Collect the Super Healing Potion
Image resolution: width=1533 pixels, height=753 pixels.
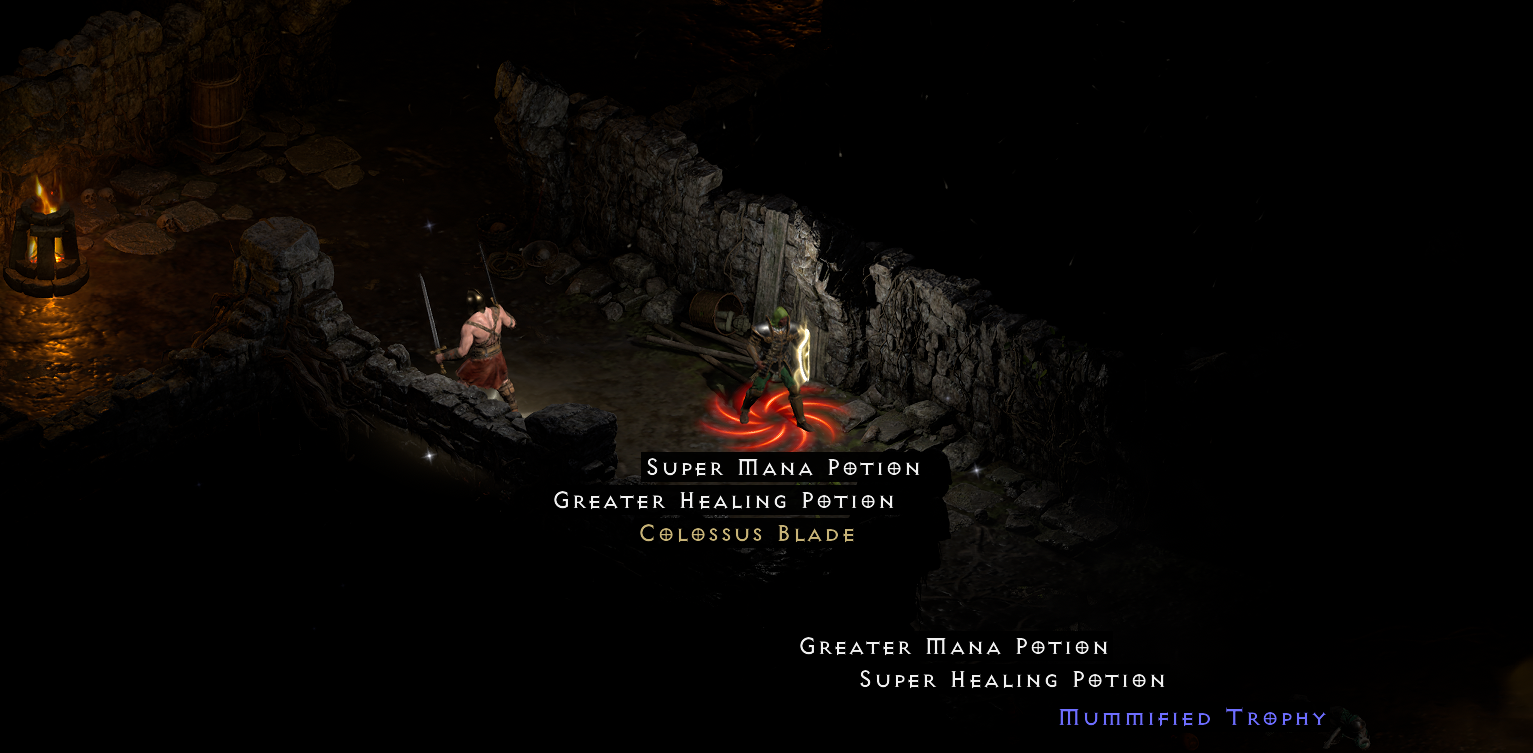1011,679
